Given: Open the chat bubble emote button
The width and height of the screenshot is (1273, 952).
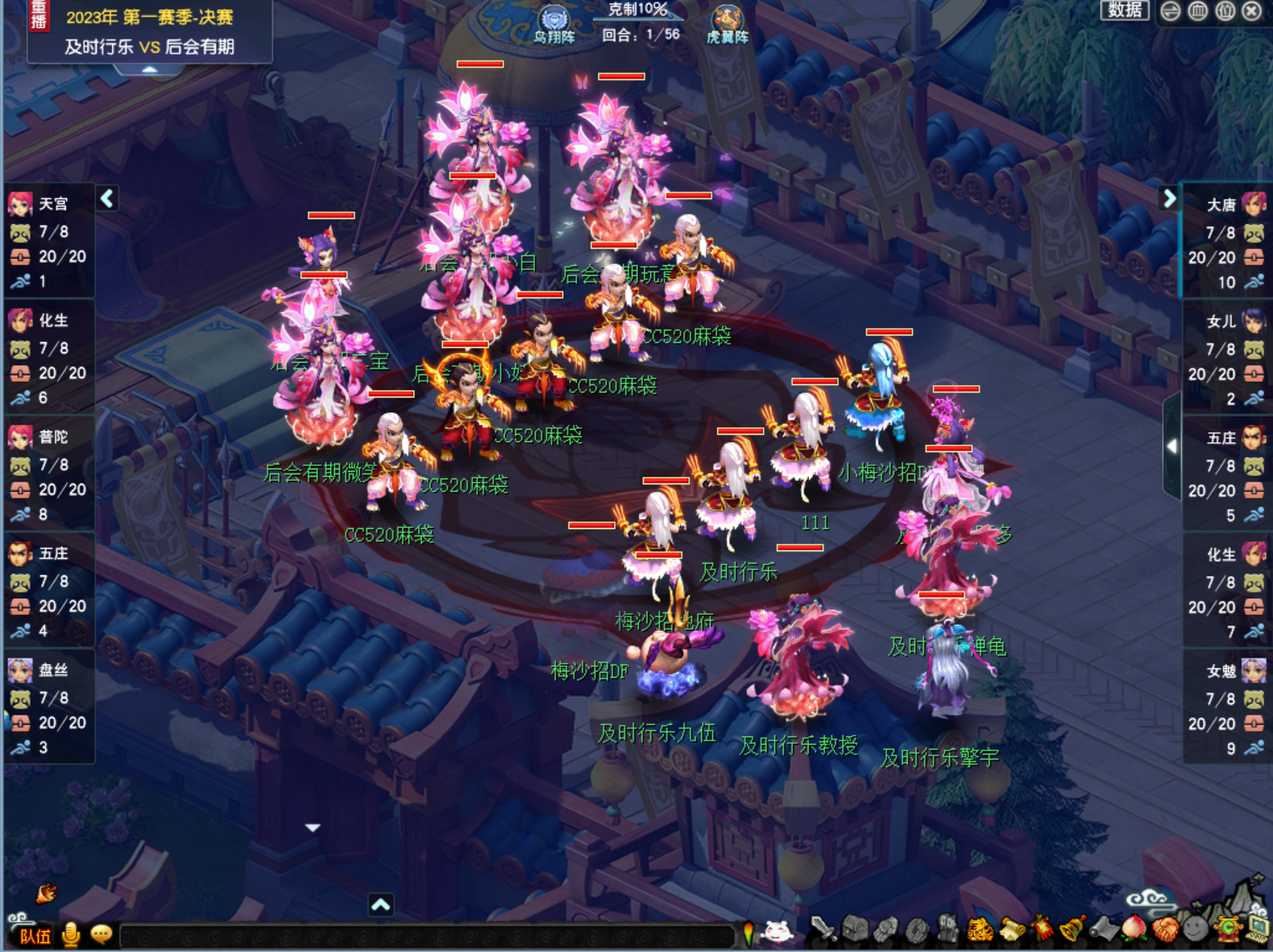Looking at the screenshot, I should [101, 934].
